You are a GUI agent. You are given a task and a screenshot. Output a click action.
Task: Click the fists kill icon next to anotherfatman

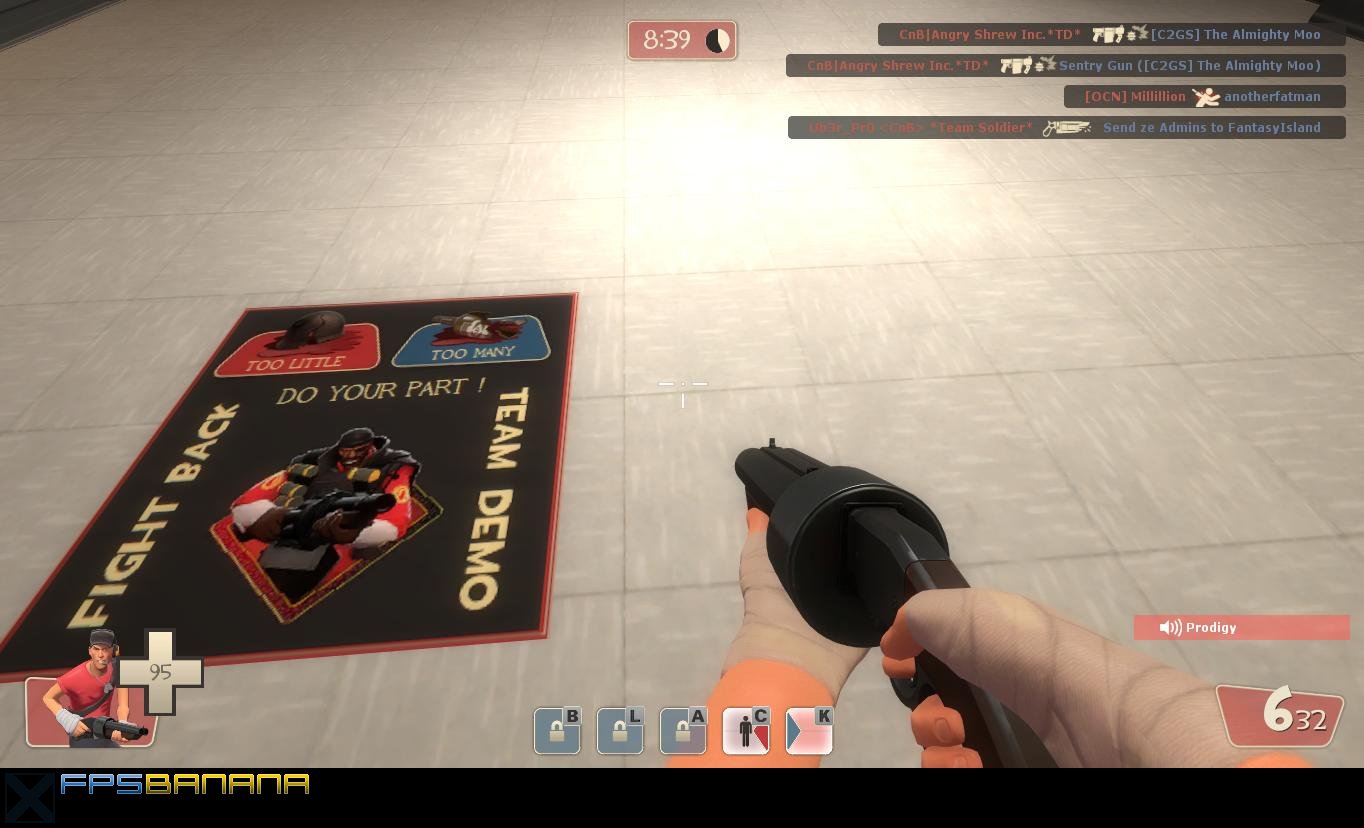(x=1207, y=96)
